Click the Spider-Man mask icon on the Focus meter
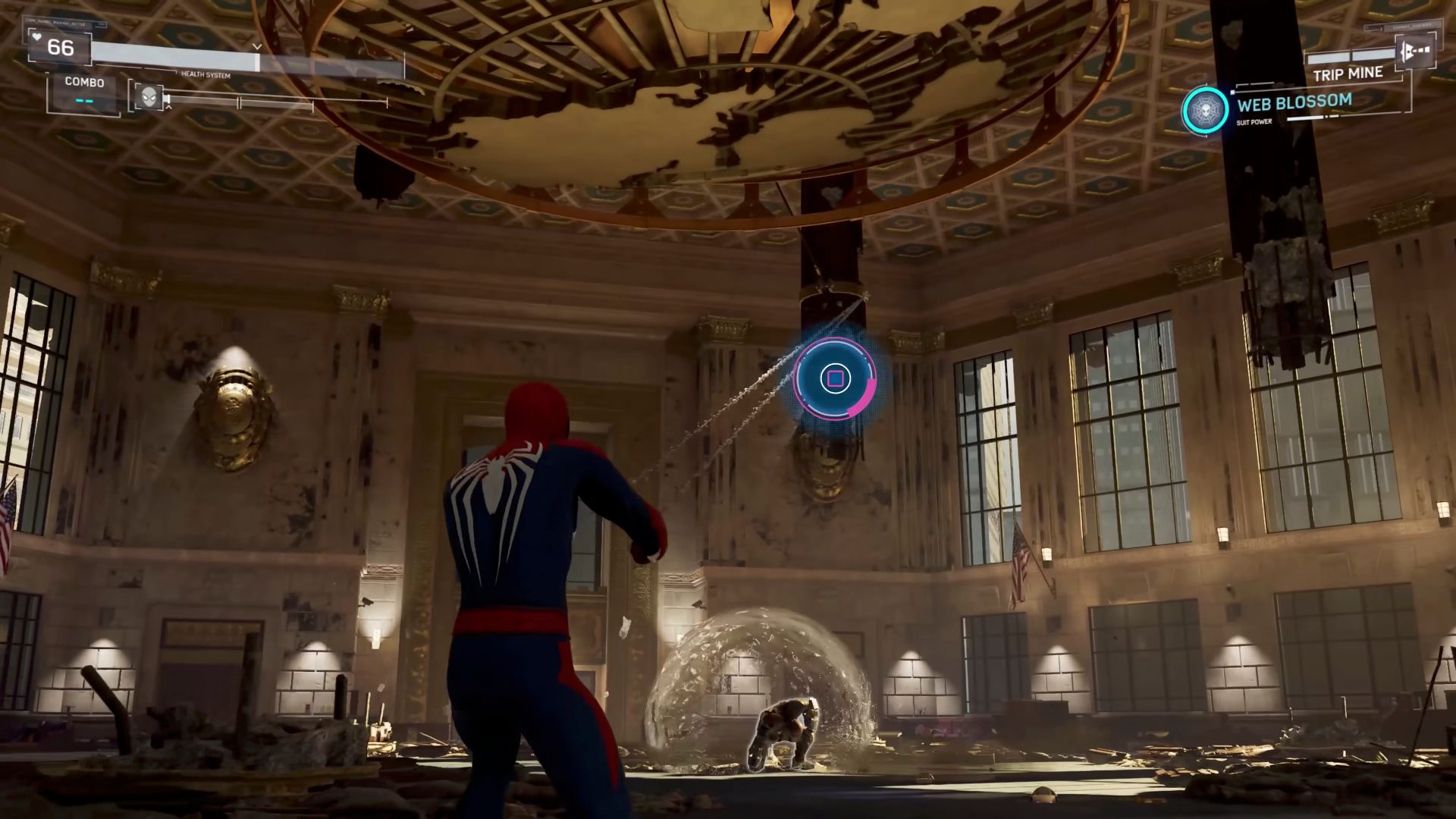This screenshot has height=819, width=1456. pos(149,97)
